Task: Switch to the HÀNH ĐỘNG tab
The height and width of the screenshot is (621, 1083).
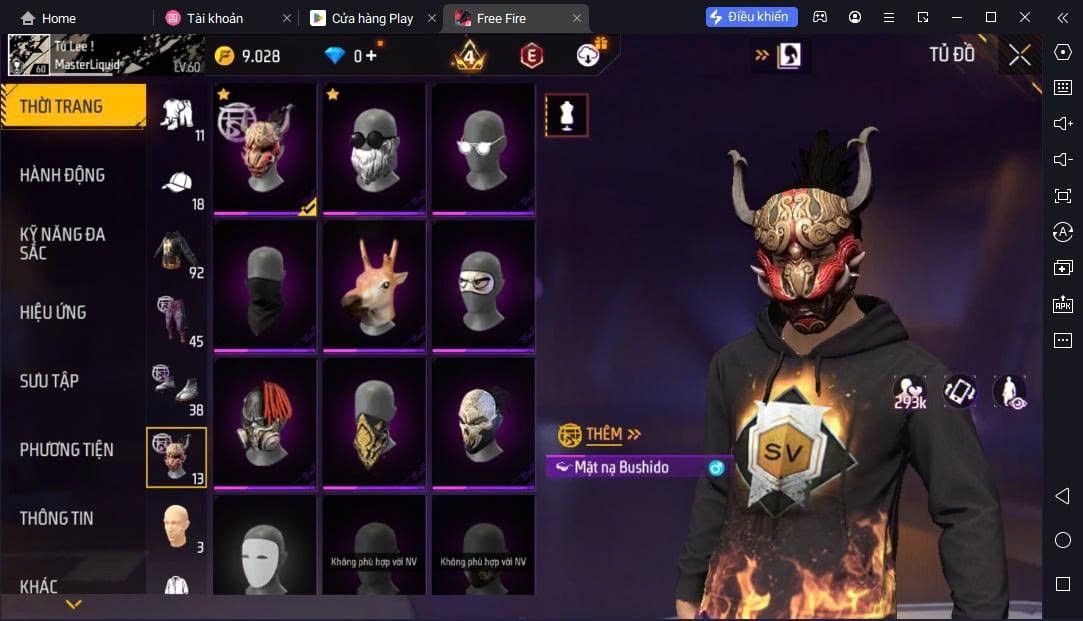Action: point(62,175)
